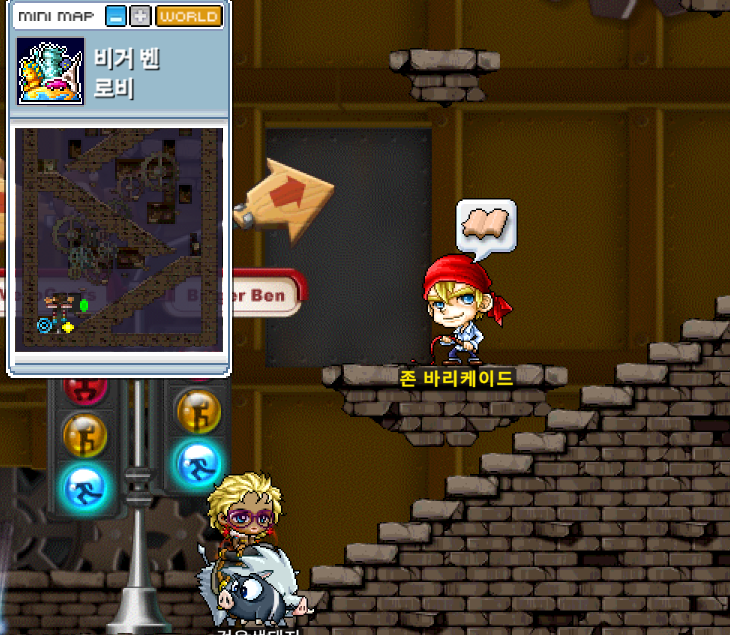The height and width of the screenshot is (635, 730).
Task: Click the MINI MAP title bar
Action: pyautogui.click(x=58, y=17)
